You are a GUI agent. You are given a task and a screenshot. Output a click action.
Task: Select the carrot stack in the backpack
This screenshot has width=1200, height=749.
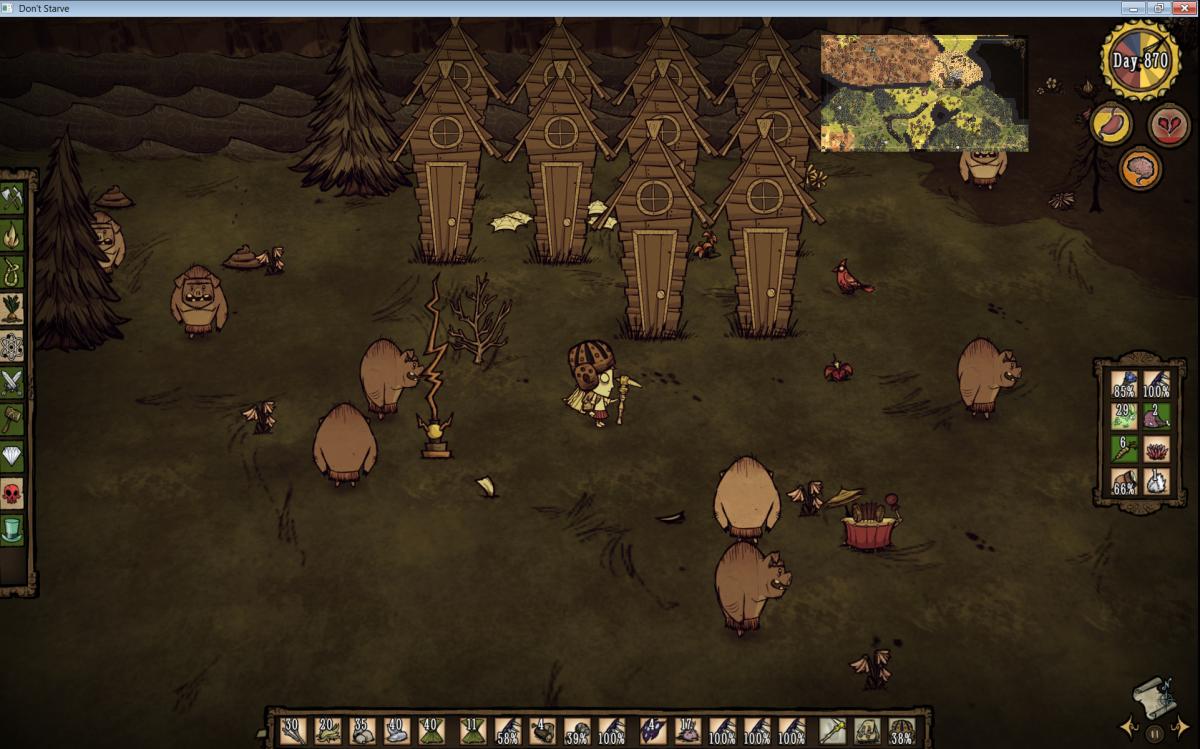click(x=1125, y=450)
